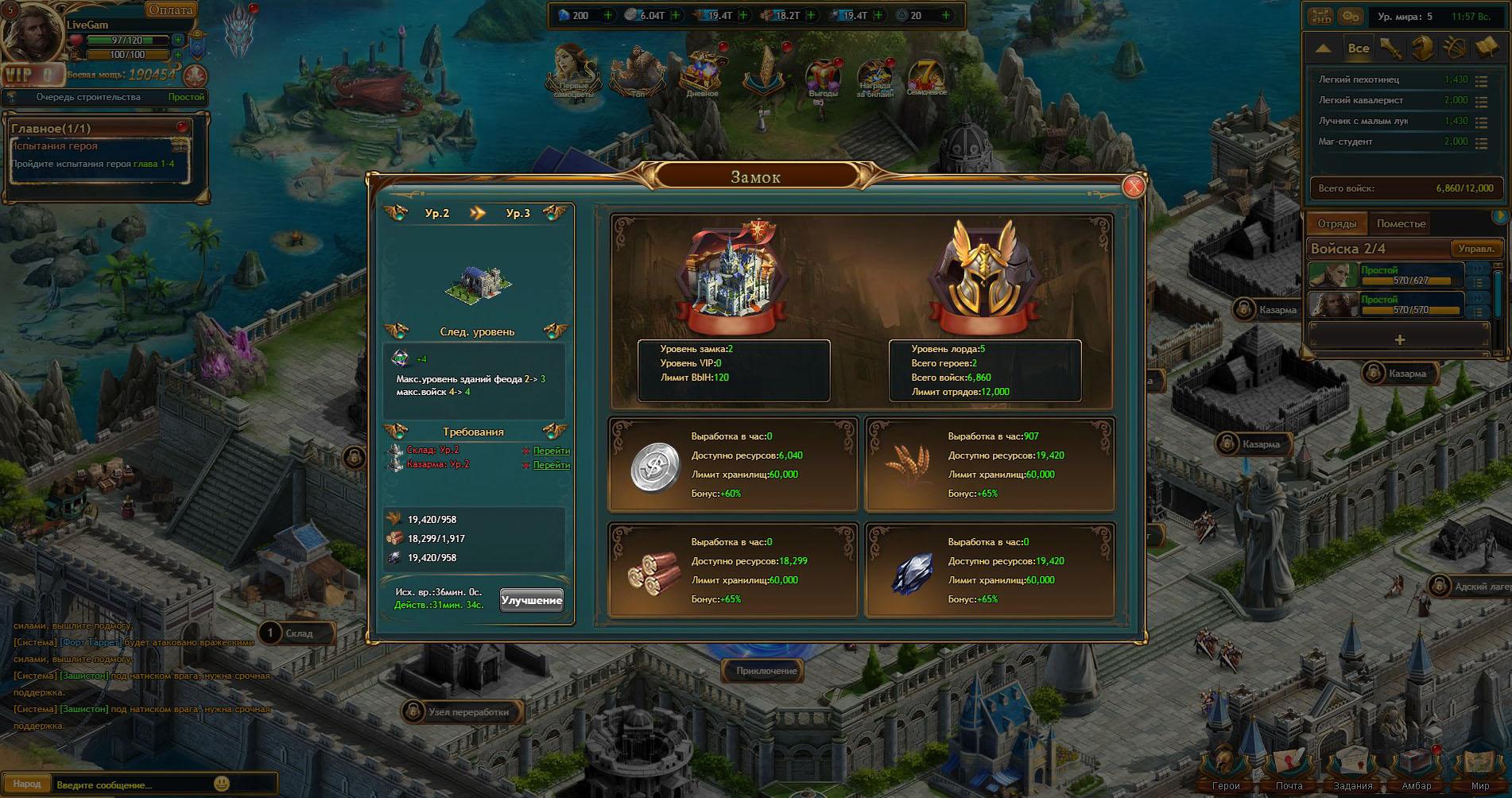Open the Задания quests menu

coord(1352,769)
